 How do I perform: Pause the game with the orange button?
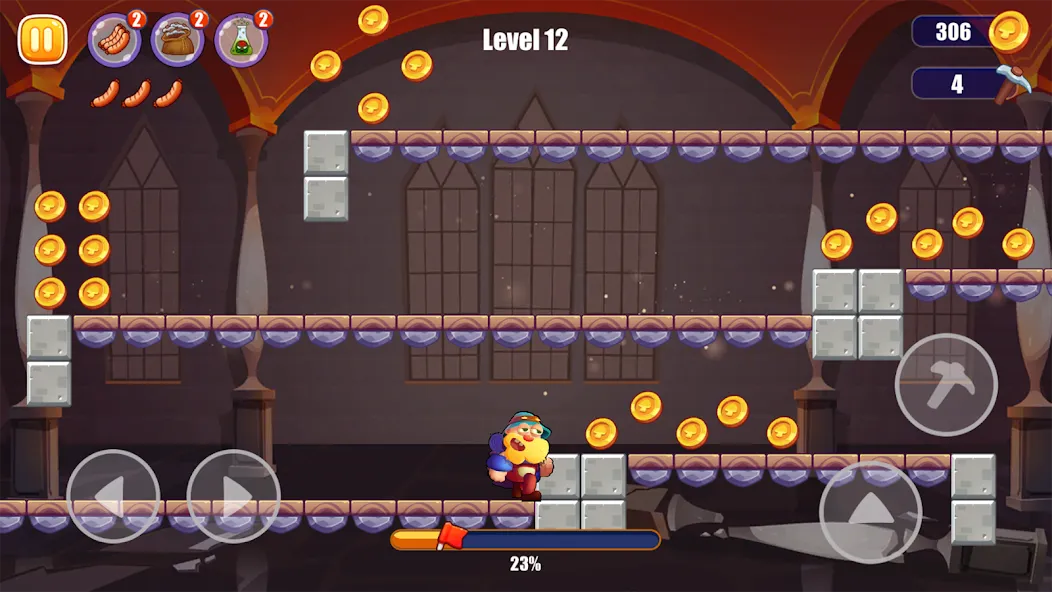click(x=42, y=40)
